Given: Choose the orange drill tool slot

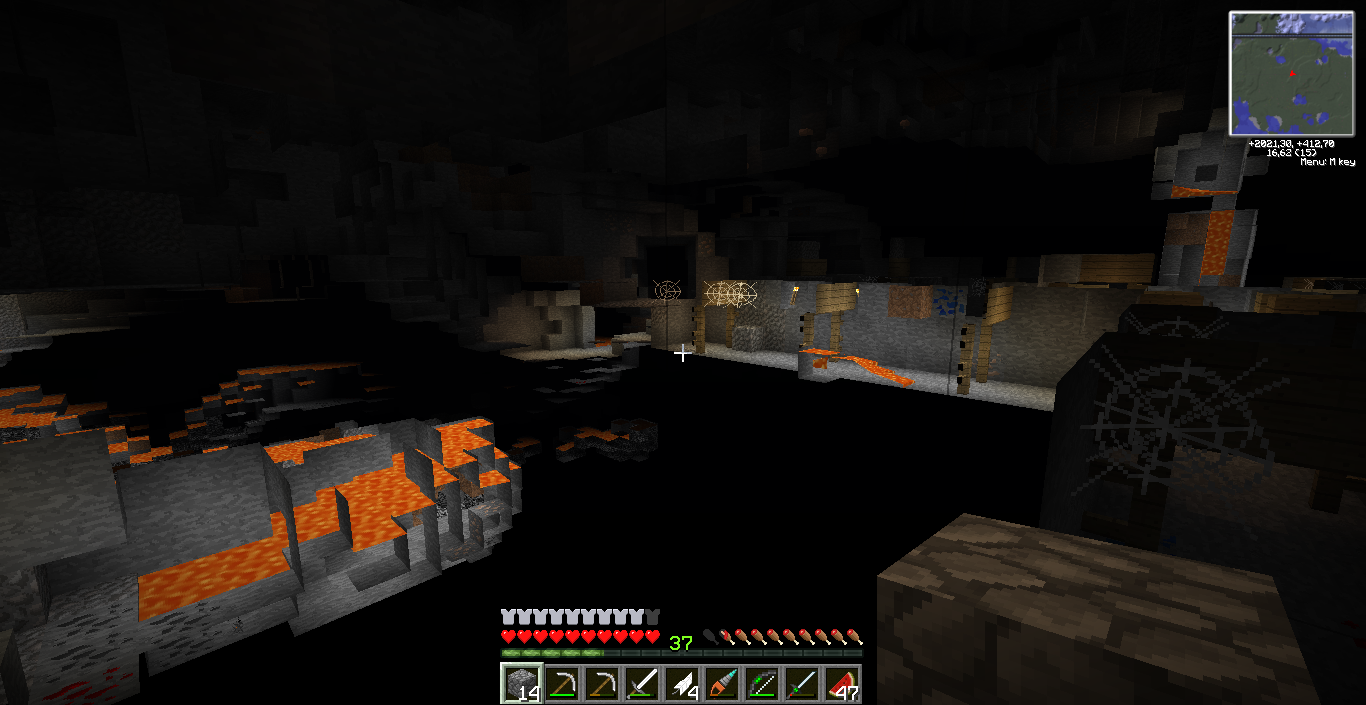Looking at the screenshot, I should [x=721, y=684].
